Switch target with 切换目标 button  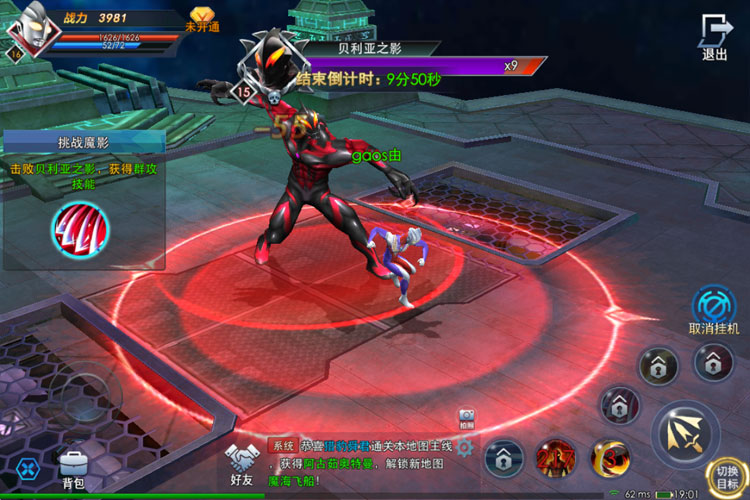coord(727,478)
